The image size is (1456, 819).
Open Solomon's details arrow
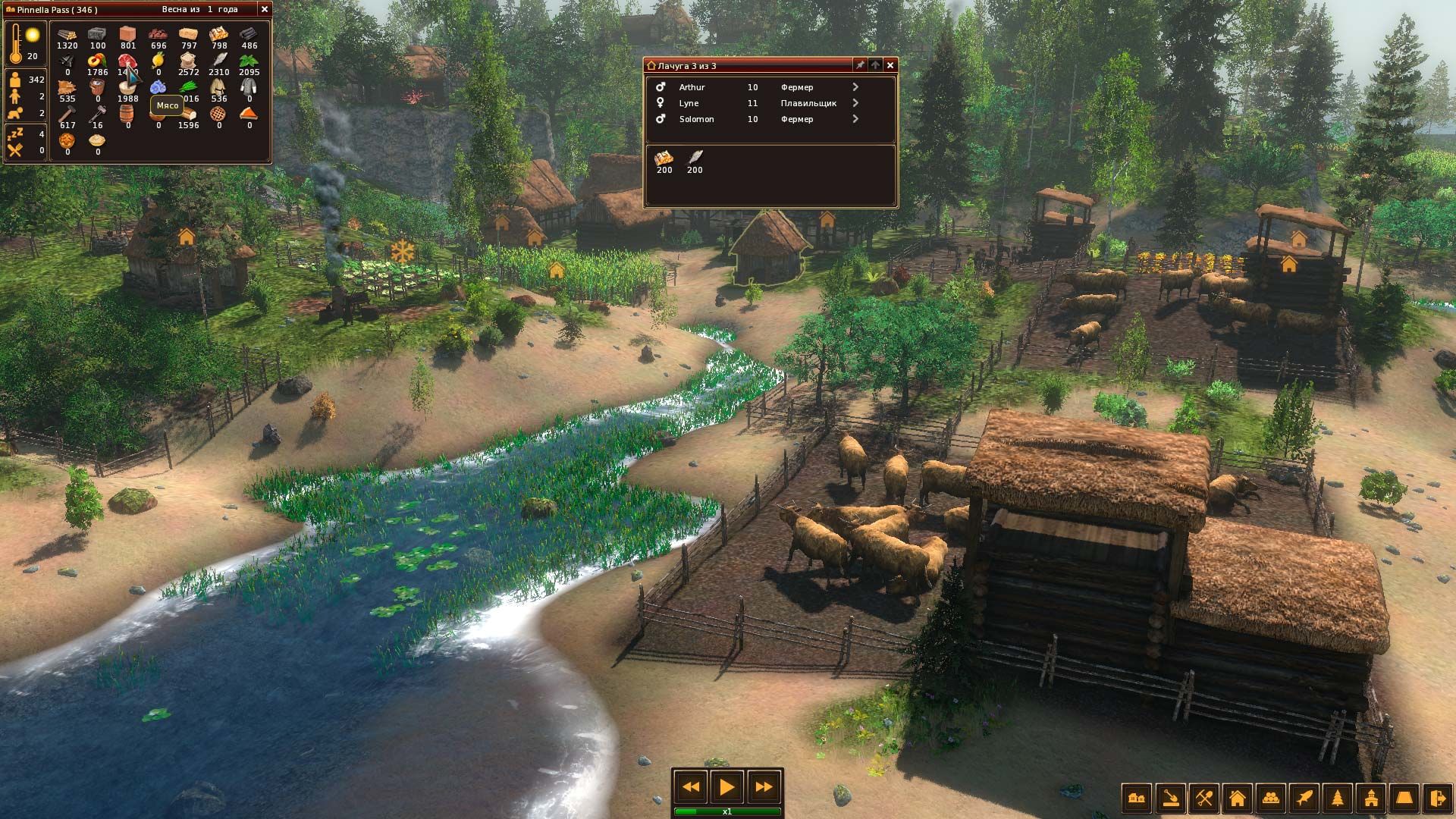tap(855, 119)
